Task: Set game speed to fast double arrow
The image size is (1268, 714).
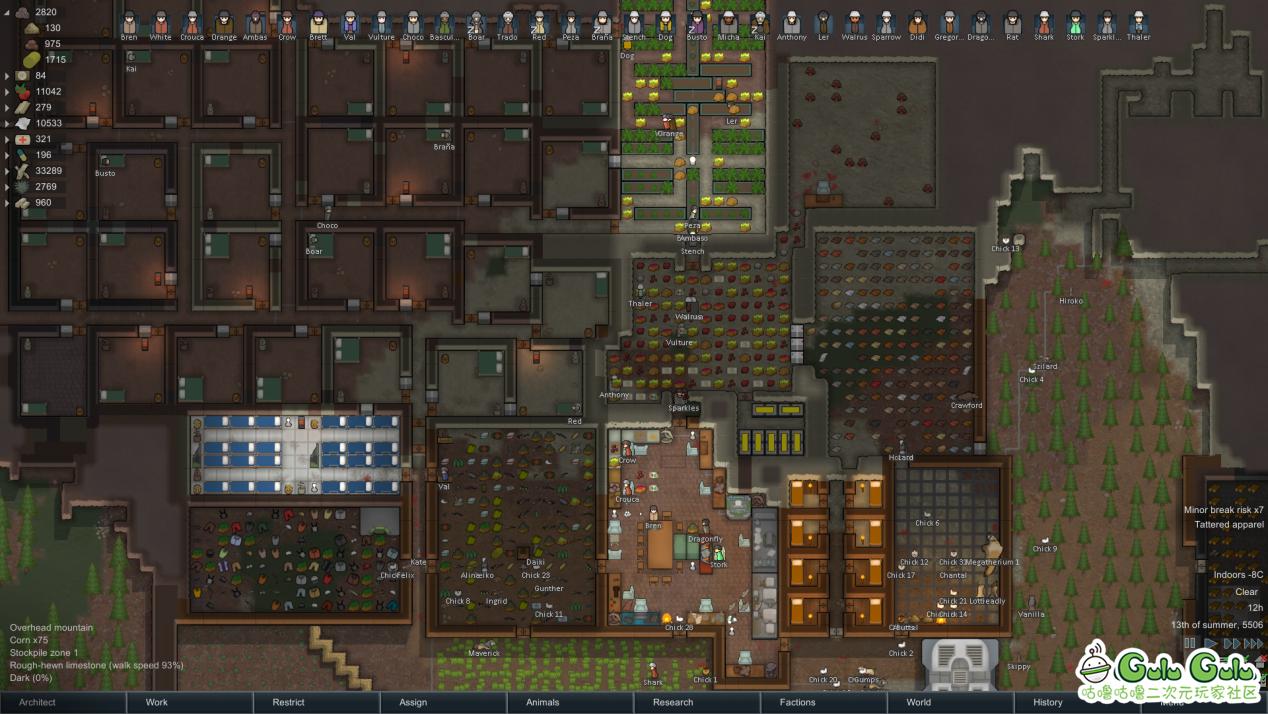Action: click(x=1231, y=644)
